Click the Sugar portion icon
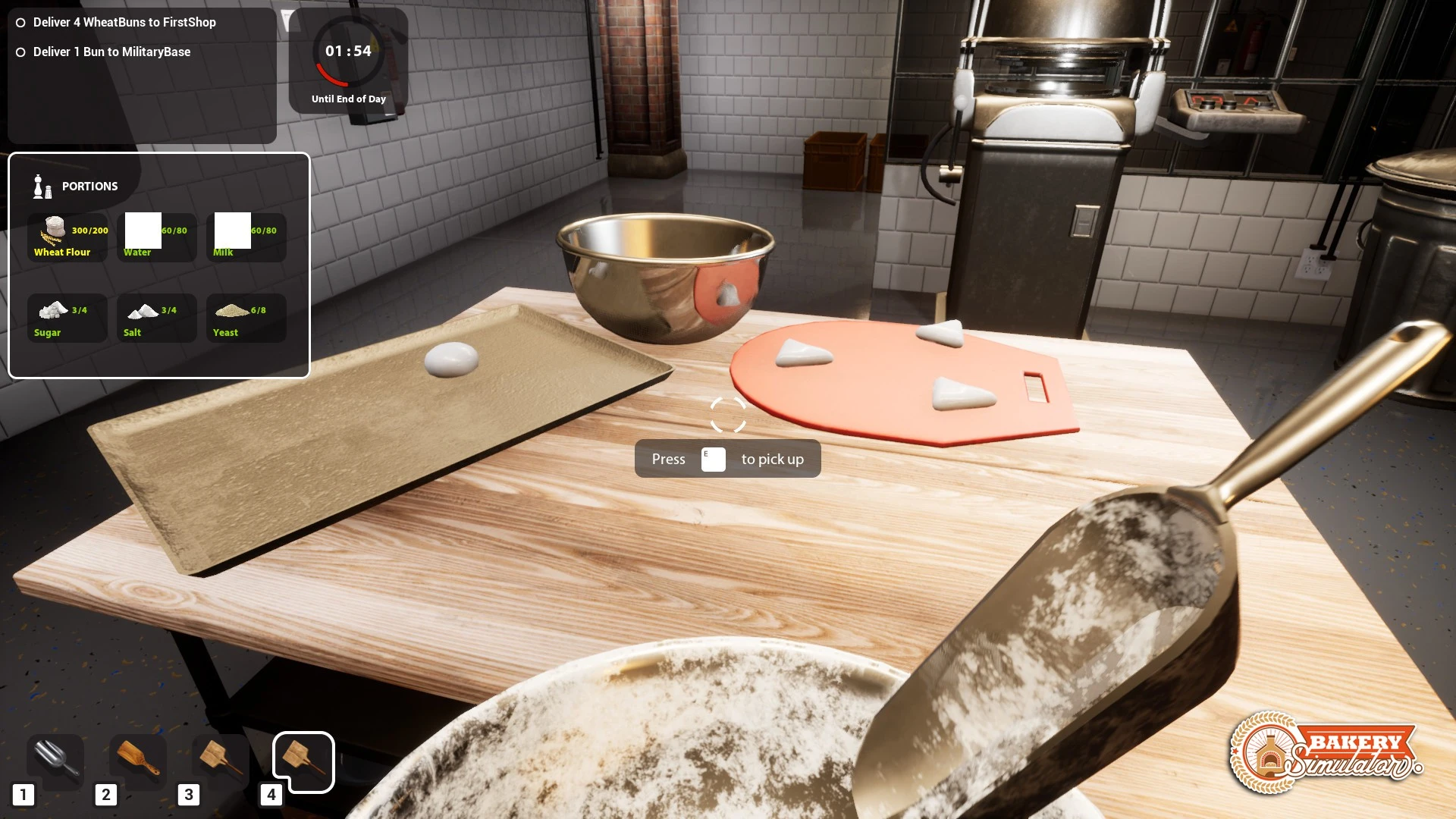This screenshot has width=1456, height=819. pos(52,311)
